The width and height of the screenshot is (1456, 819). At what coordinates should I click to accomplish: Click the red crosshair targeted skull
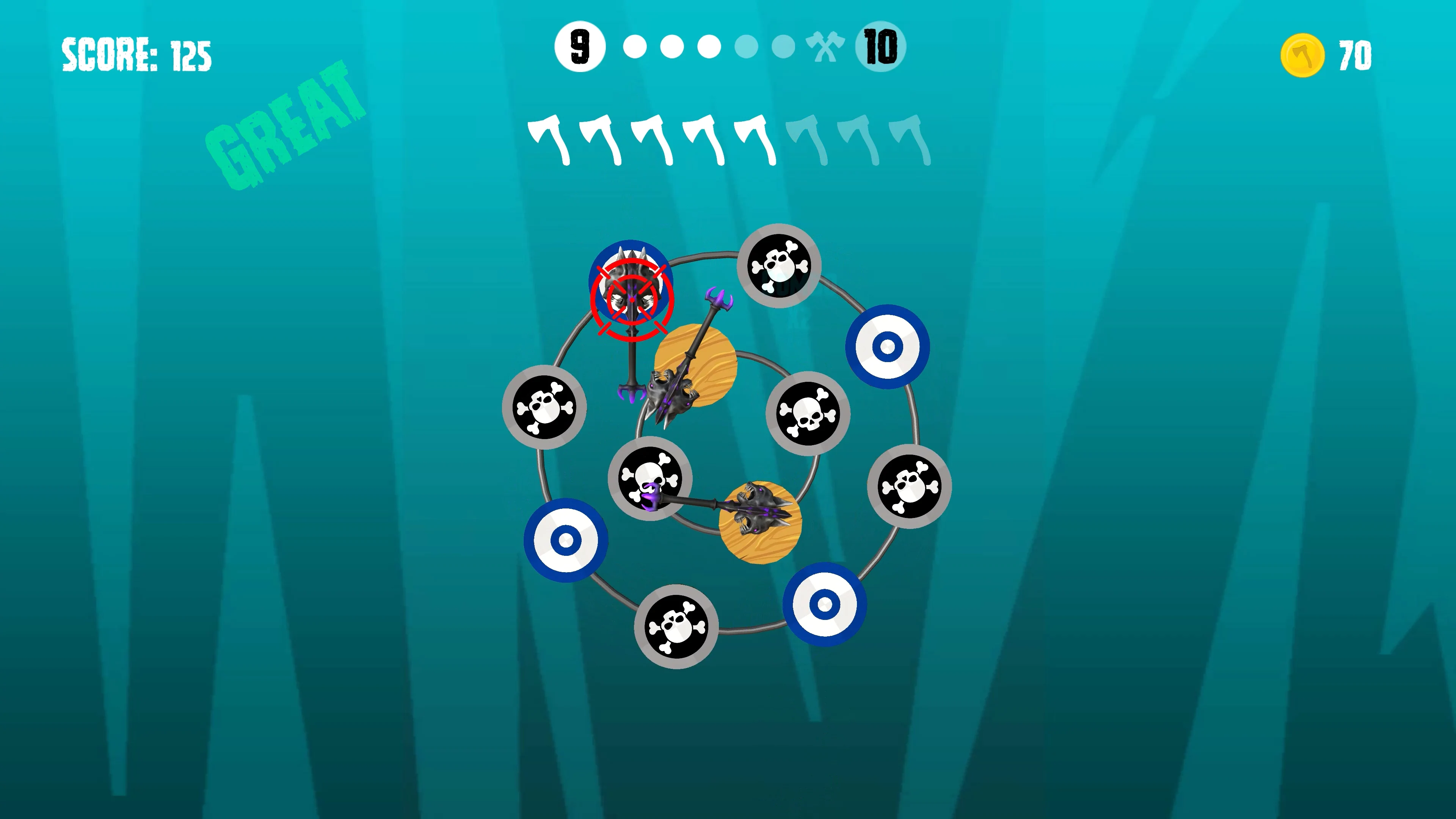point(631,294)
